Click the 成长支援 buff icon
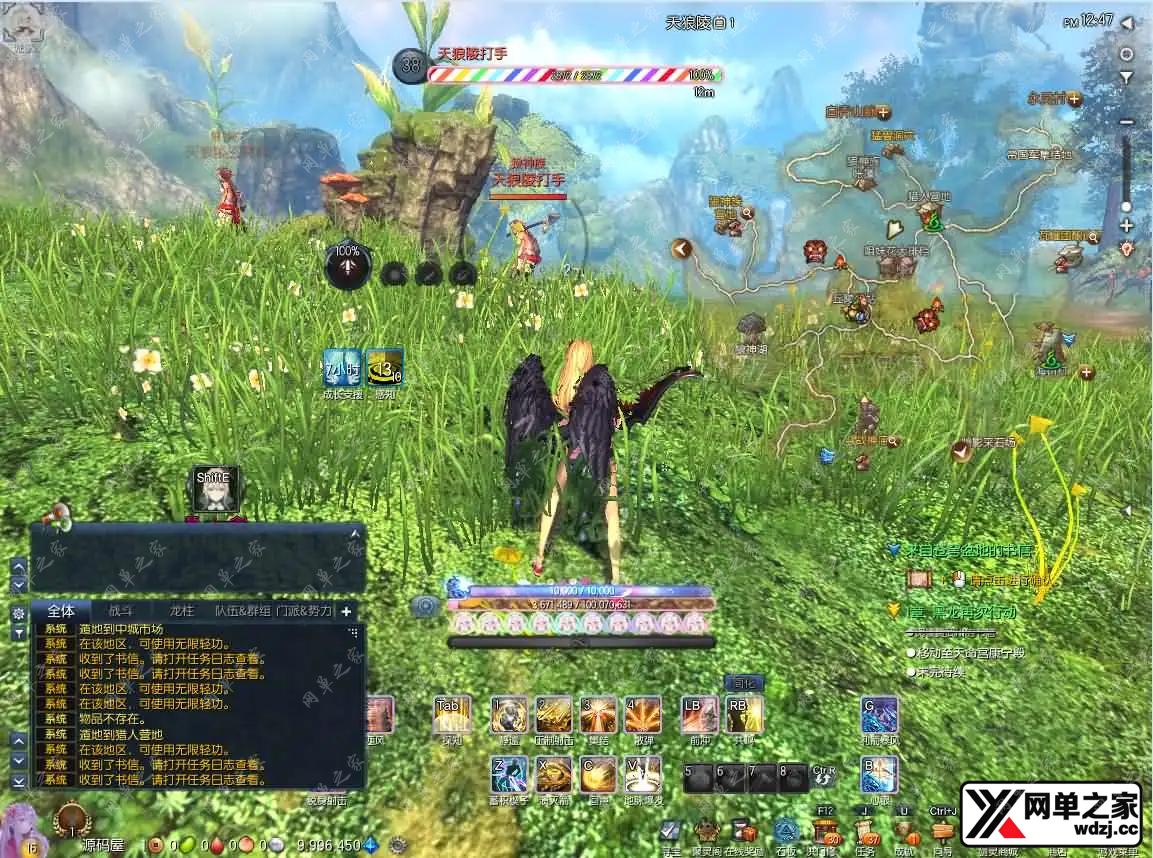 coord(342,367)
